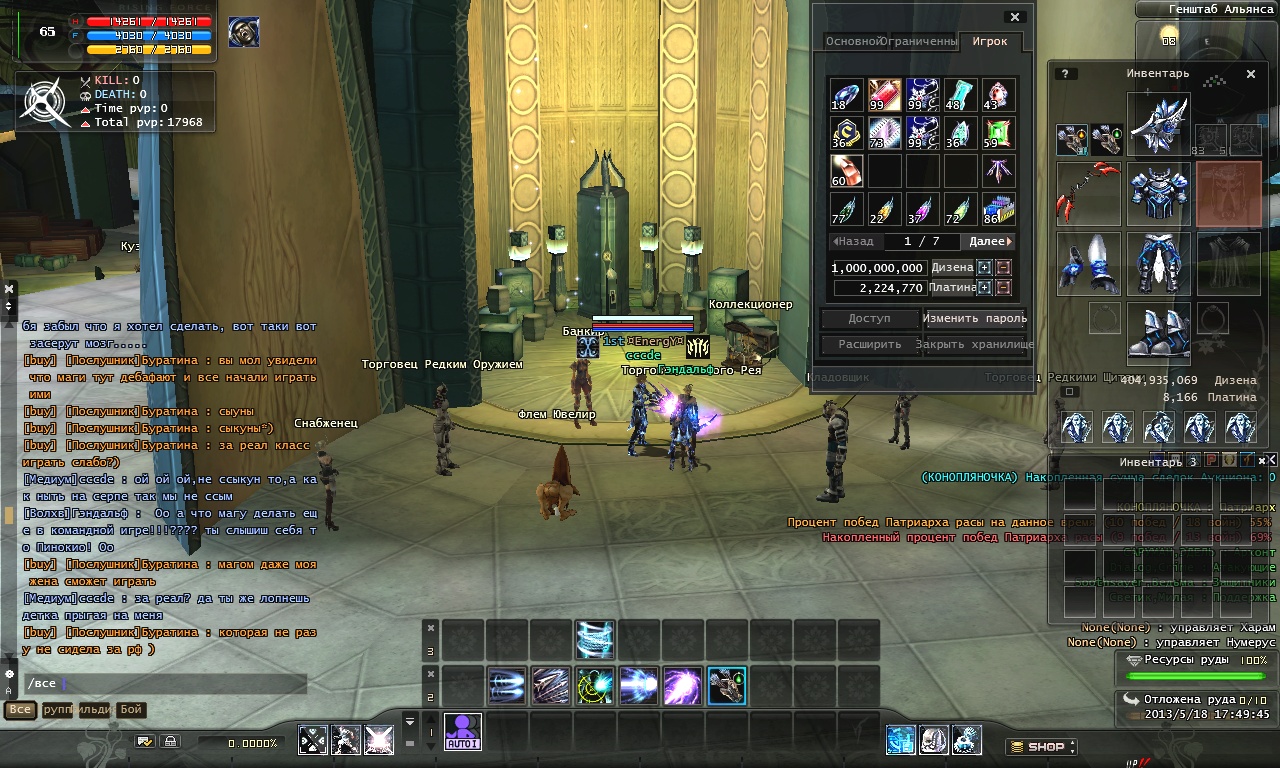Image resolution: width=1280 pixels, height=768 pixels.
Task: Select the Расширить storage button
Action: 869,344
